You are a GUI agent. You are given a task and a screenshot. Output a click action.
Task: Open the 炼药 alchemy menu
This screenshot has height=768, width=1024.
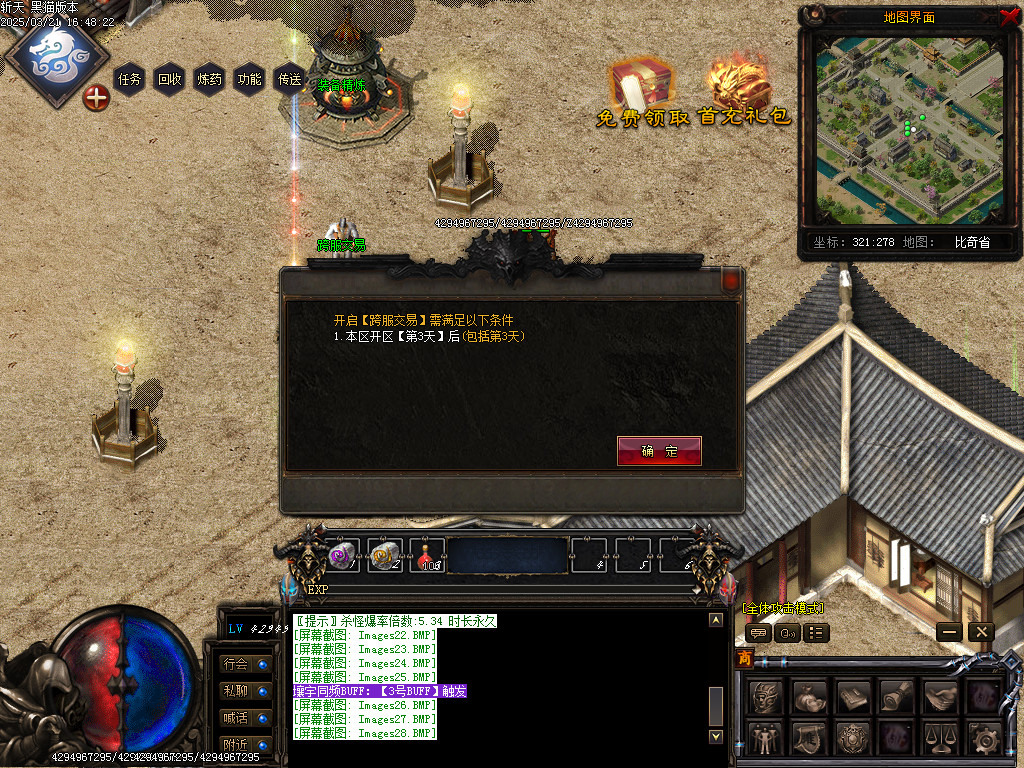(x=210, y=79)
